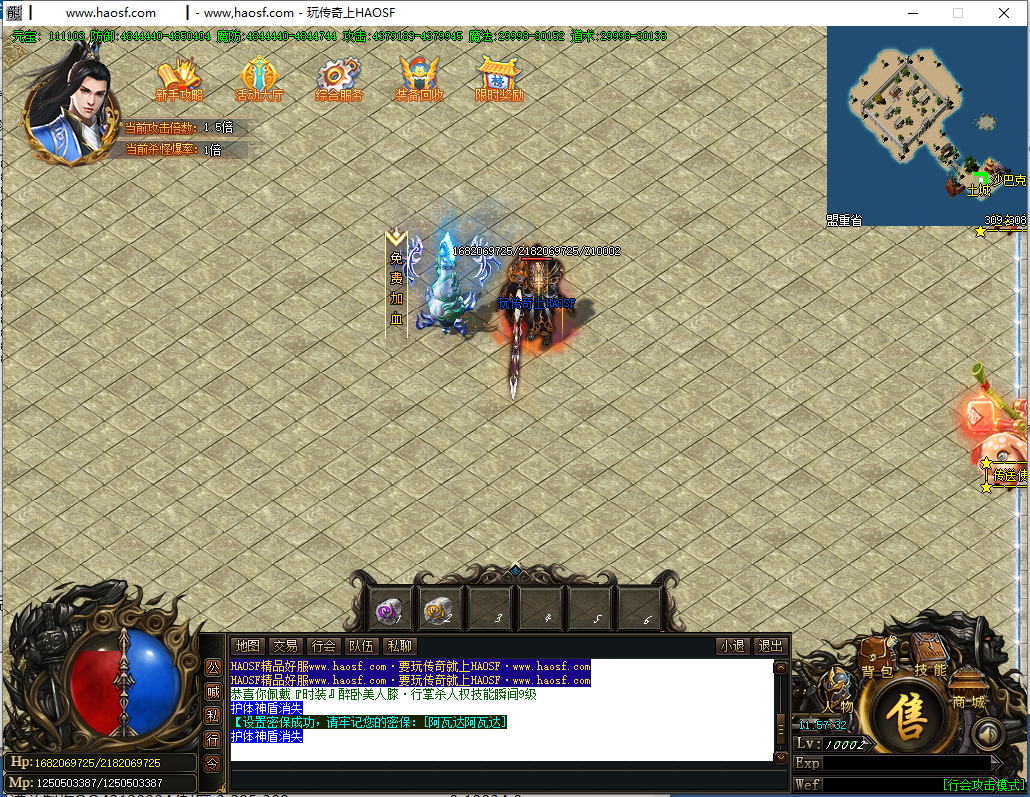This screenshot has height=797, width=1030.
Task: Open the 队伍 team button
Action: [361, 646]
